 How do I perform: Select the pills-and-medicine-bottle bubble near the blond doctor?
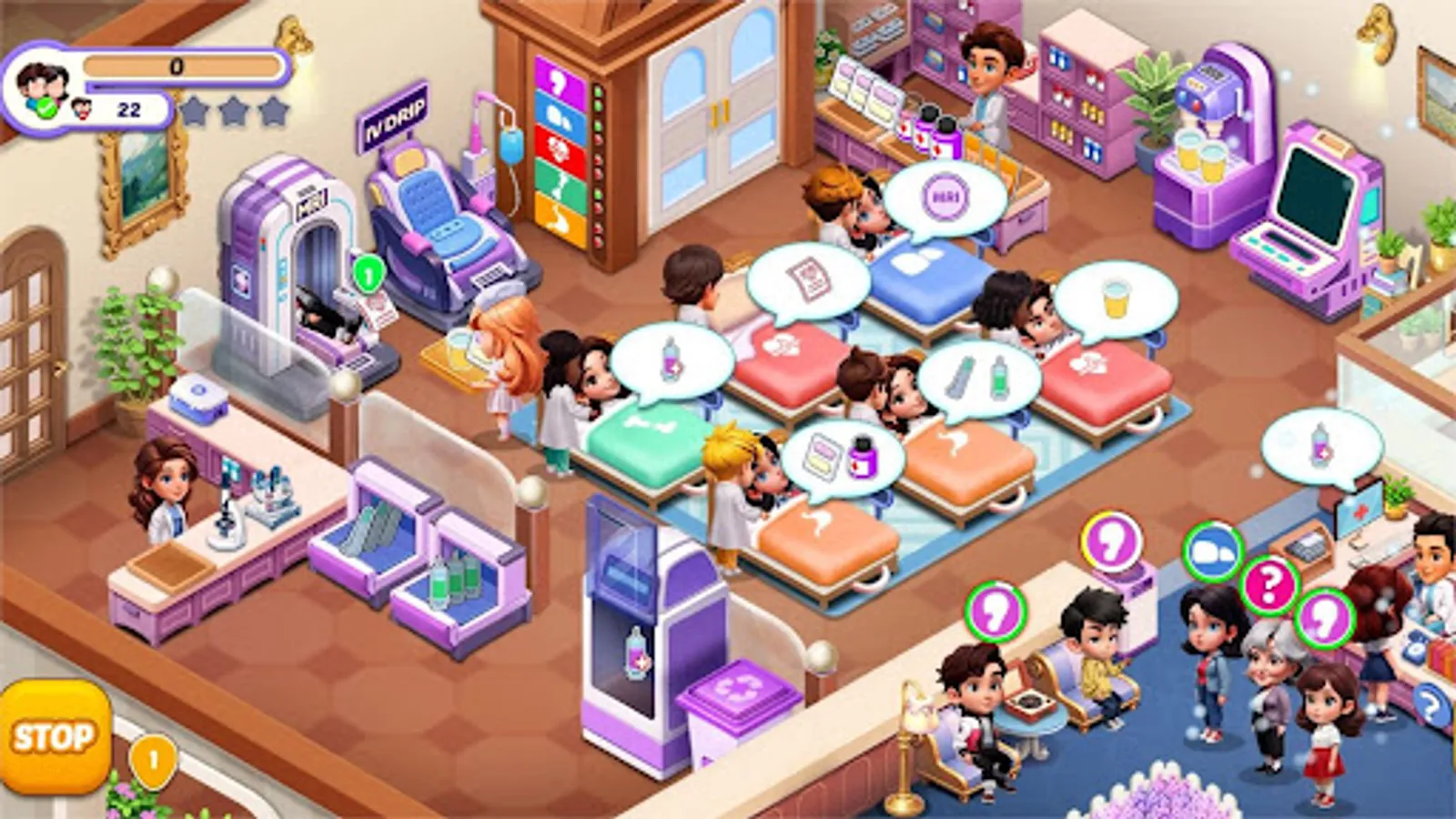tap(842, 455)
